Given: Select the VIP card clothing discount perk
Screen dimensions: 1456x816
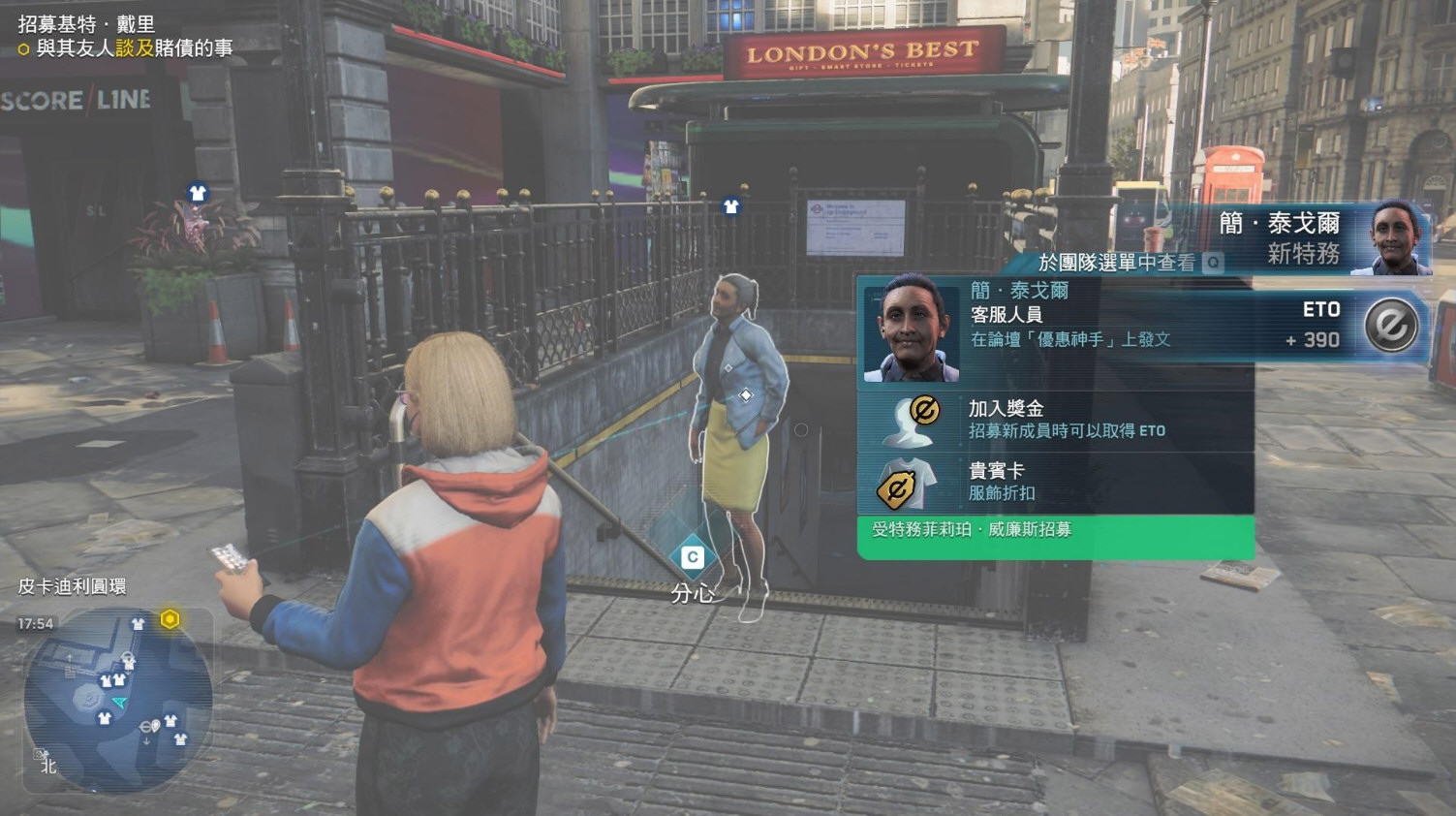Looking at the screenshot, I should [1056, 482].
